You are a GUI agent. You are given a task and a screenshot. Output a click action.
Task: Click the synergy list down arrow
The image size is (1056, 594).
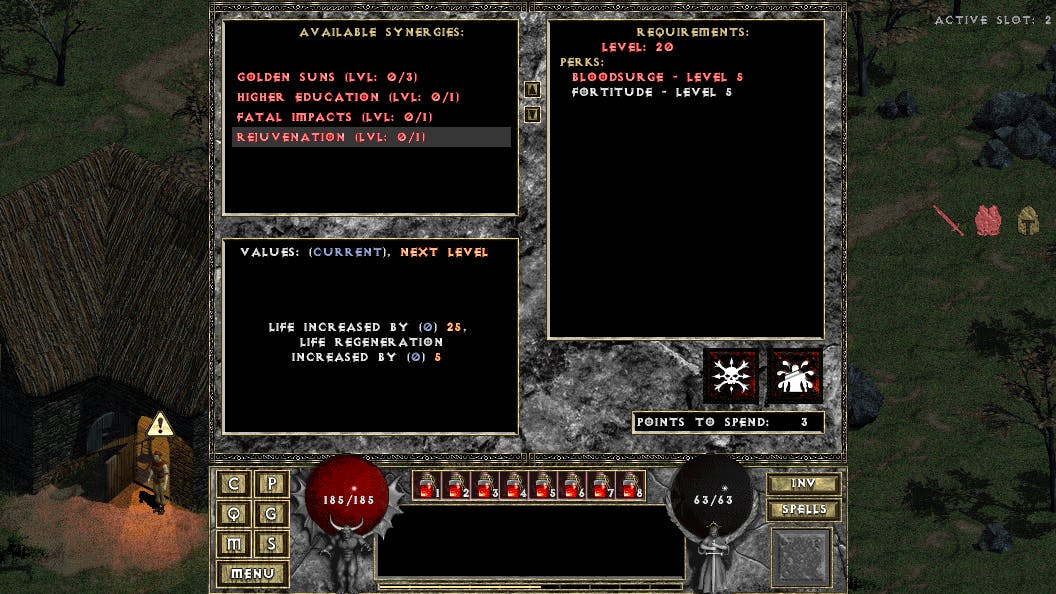533,114
